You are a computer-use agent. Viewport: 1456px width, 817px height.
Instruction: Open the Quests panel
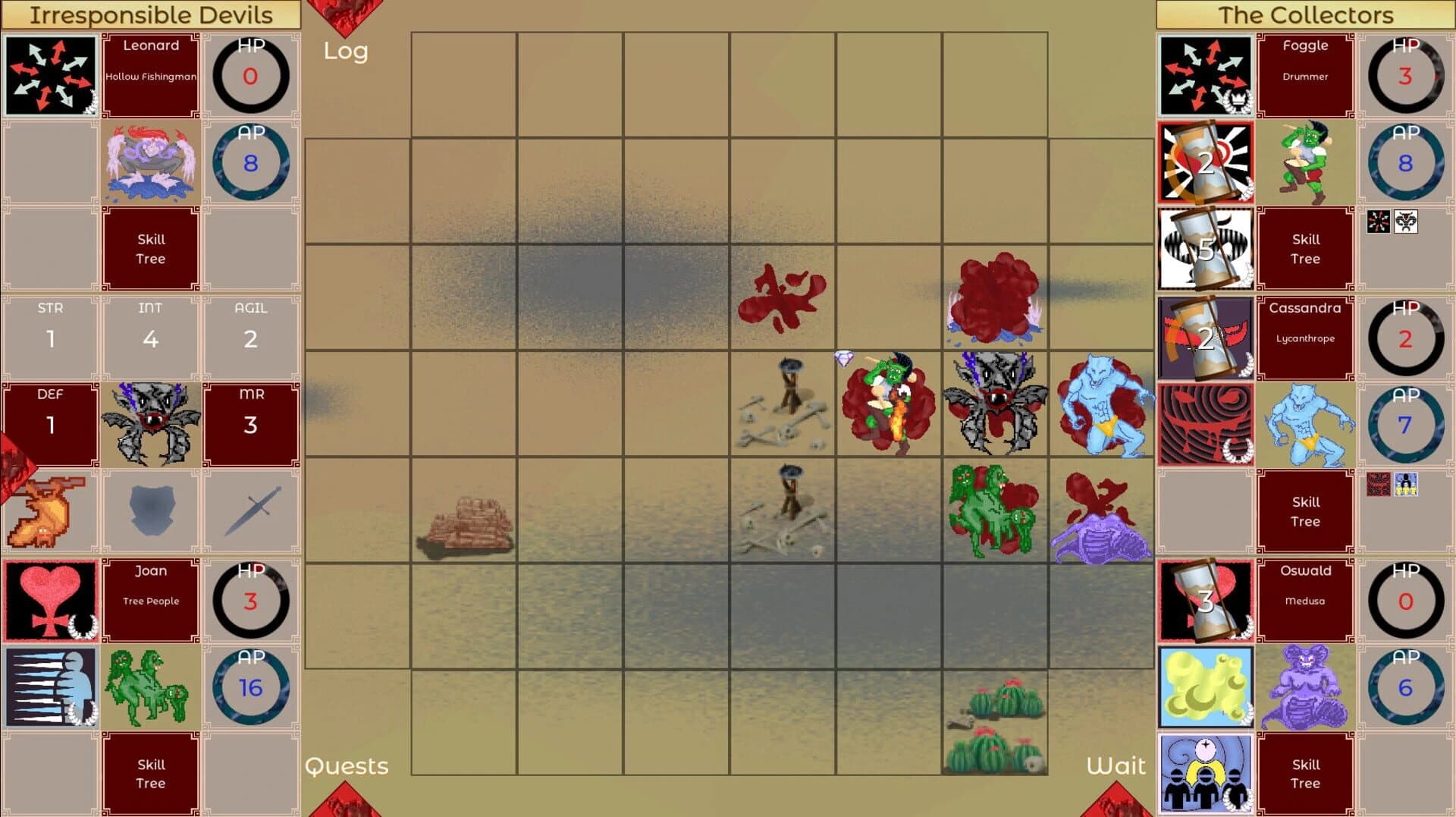(x=346, y=766)
